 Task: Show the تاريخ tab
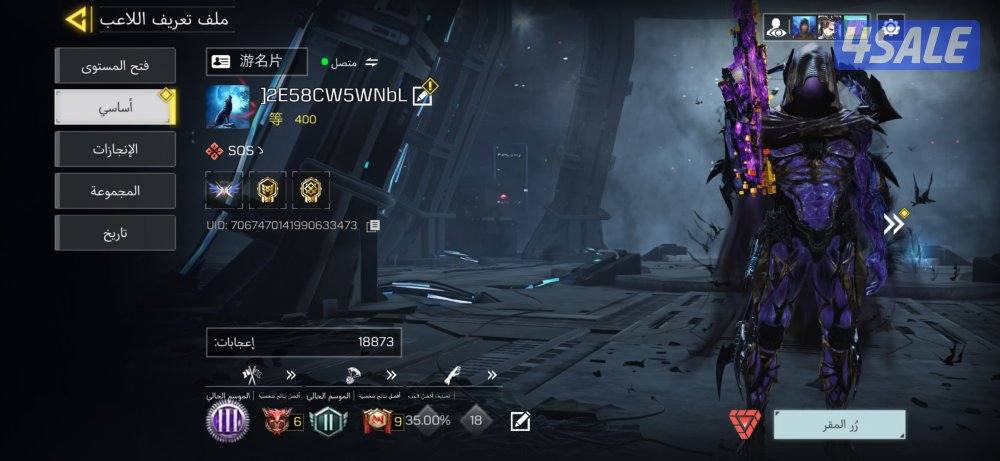[115, 232]
